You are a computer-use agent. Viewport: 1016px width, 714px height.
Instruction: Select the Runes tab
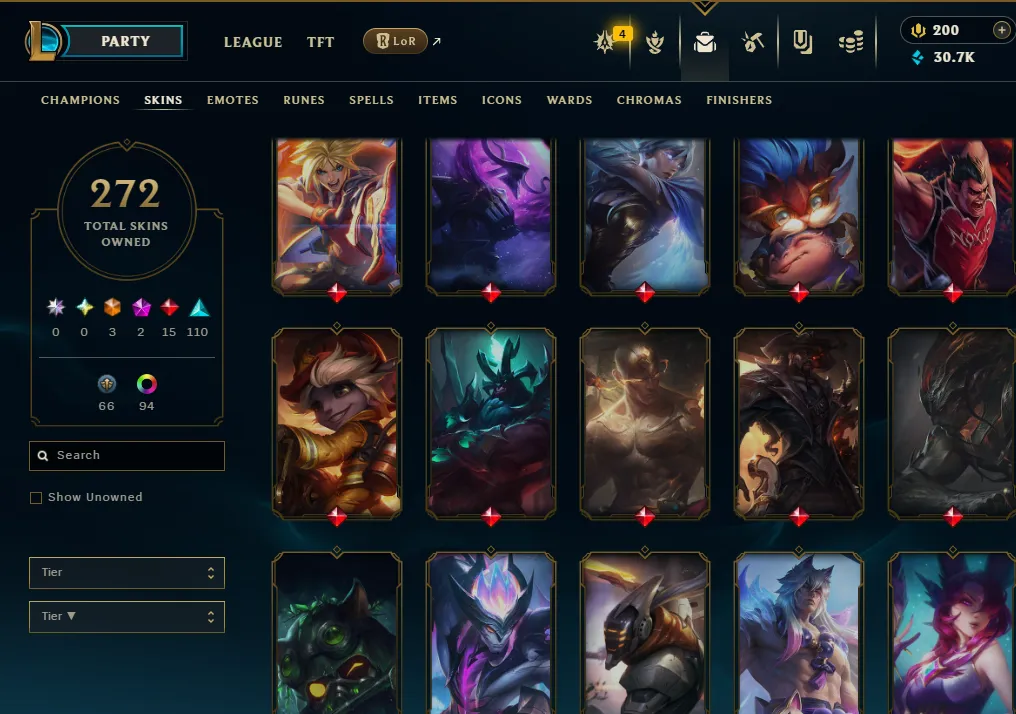pos(304,100)
